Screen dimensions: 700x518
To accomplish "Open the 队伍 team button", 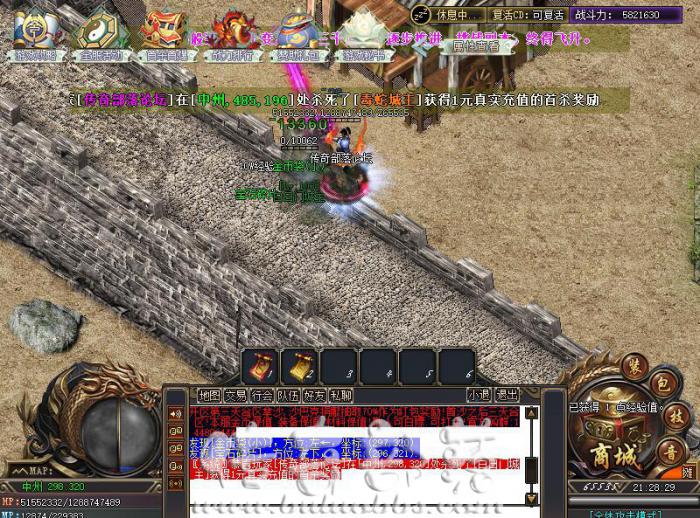I will [x=288, y=395].
